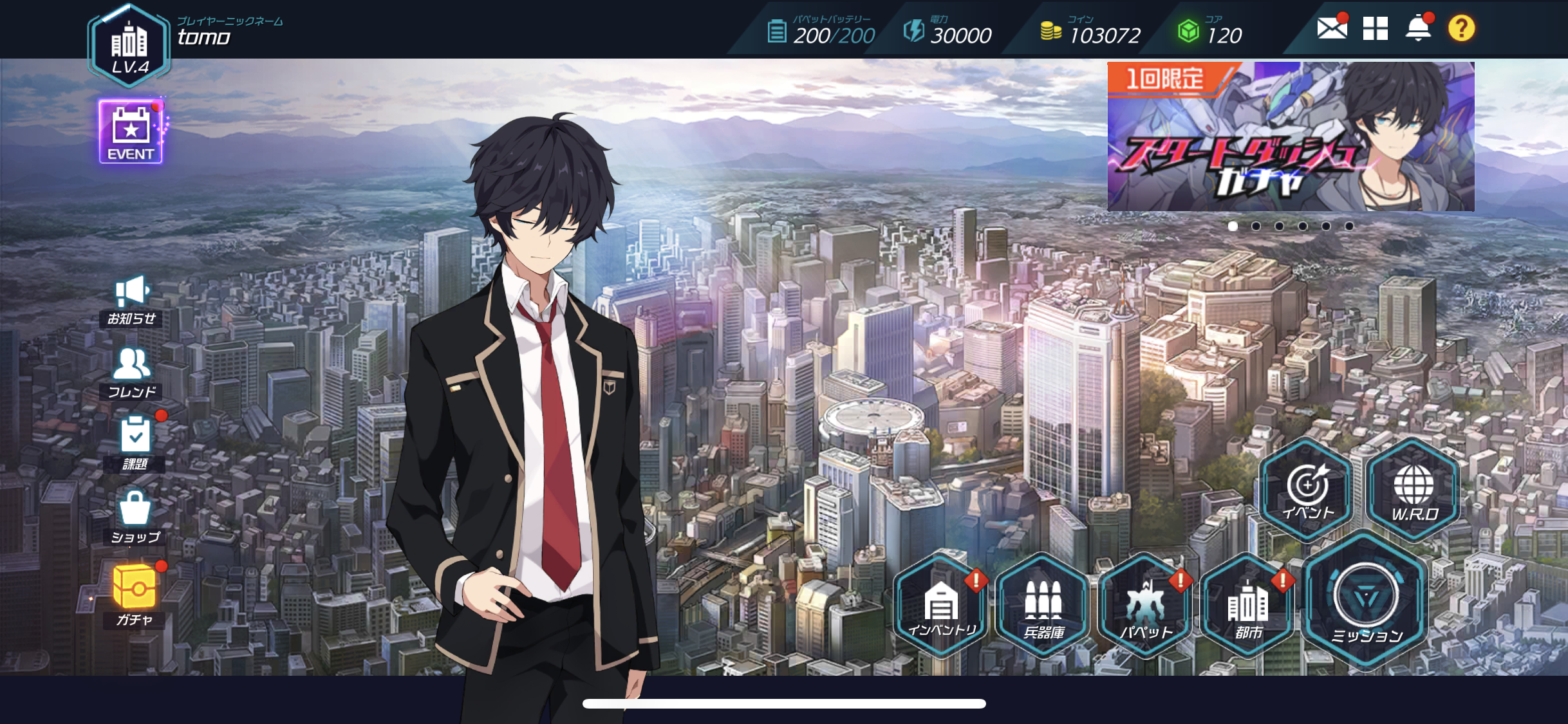Open the purple EVENT calendar icon
1568x724 pixels.
coord(131,132)
